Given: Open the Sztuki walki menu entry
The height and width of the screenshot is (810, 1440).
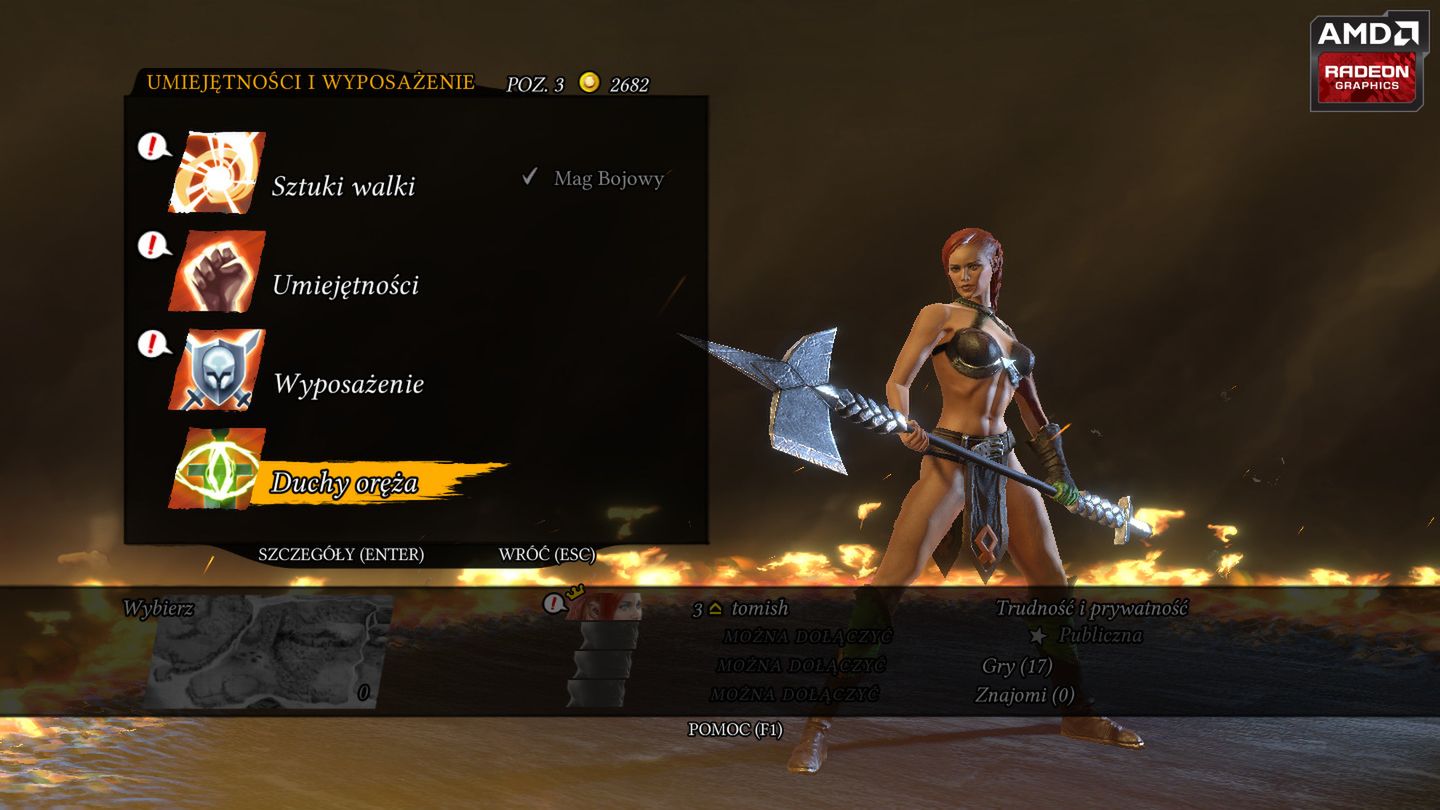Looking at the screenshot, I should pos(343,186).
